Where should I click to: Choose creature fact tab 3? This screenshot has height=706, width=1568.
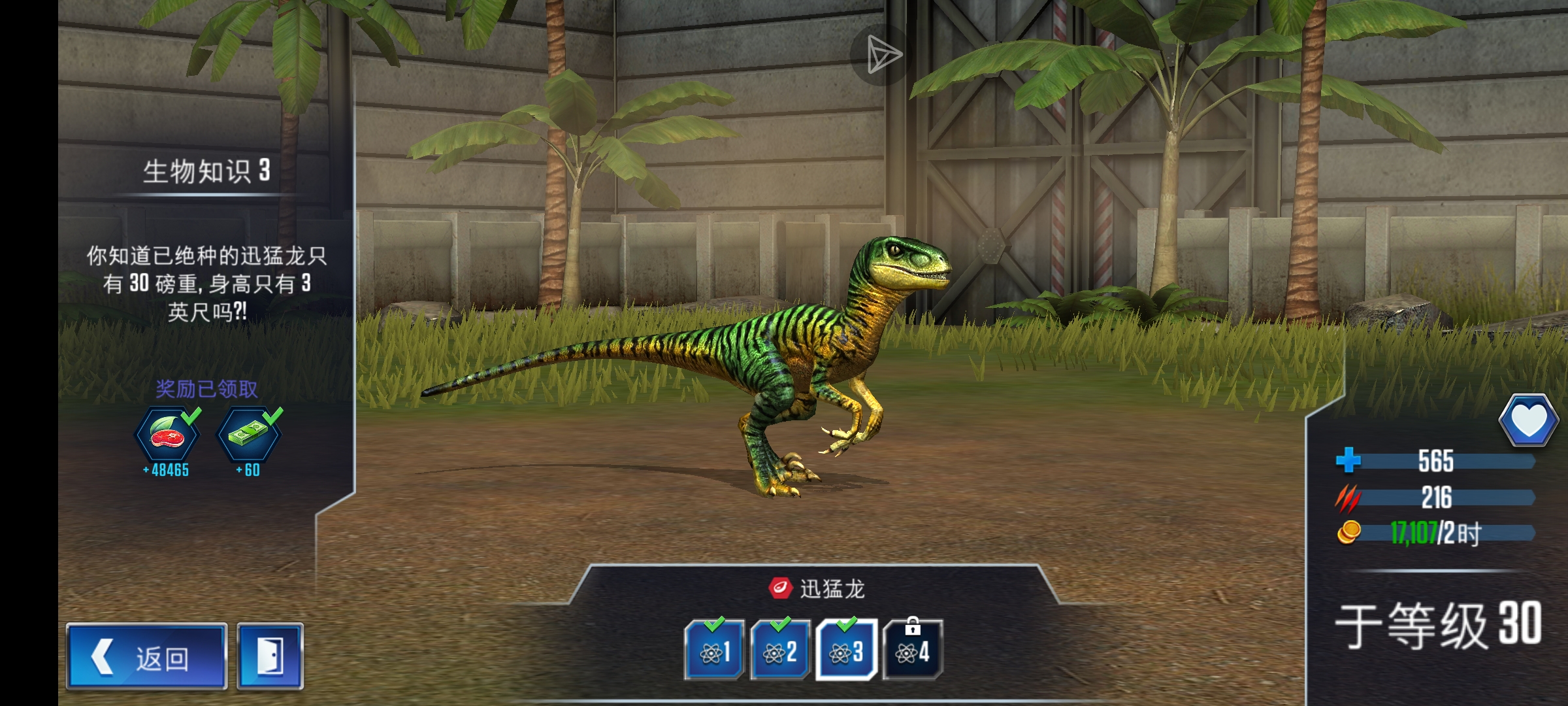click(x=846, y=650)
